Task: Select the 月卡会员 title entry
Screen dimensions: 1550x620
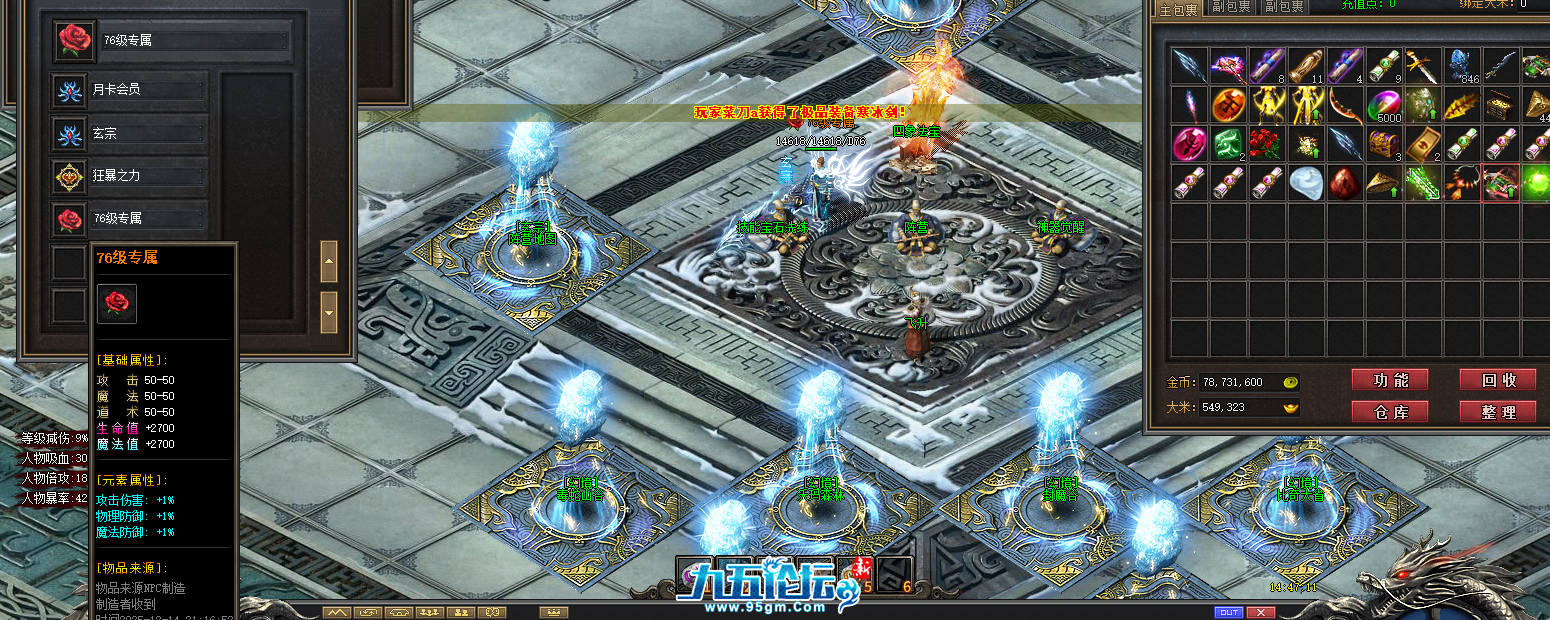Action: pyautogui.click(x=130, y=90)
